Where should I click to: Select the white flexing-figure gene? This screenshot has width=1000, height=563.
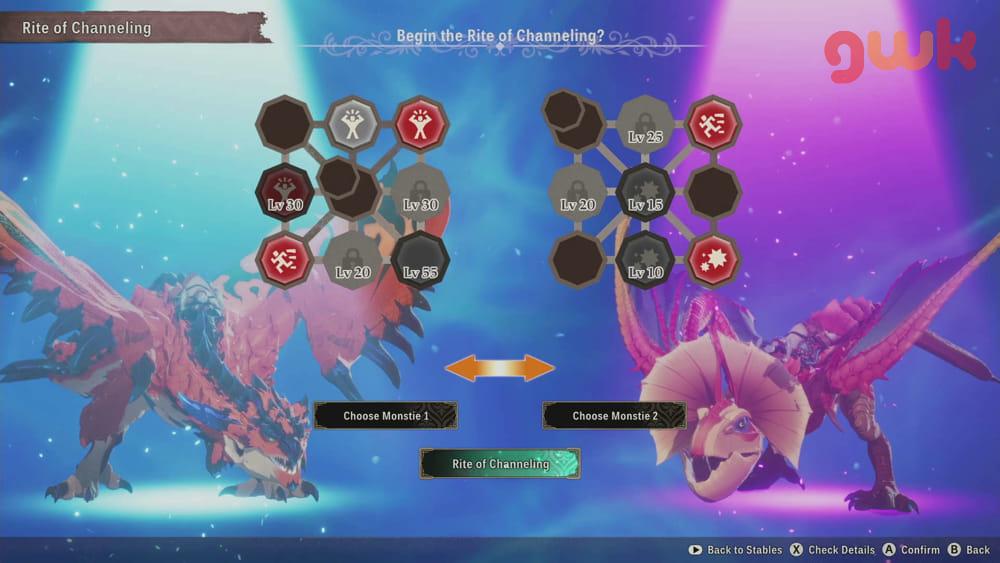click(x=352, y=124)
